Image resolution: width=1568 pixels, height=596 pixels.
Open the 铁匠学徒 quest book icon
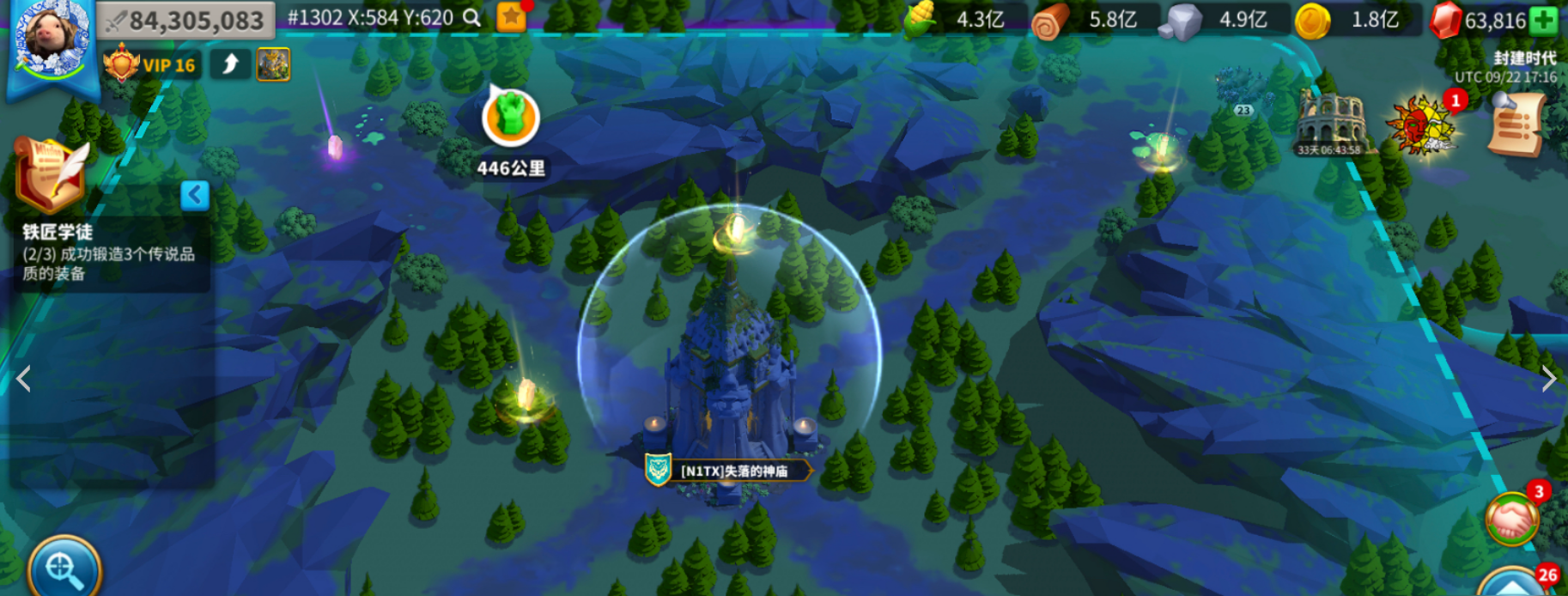point(51,176)
